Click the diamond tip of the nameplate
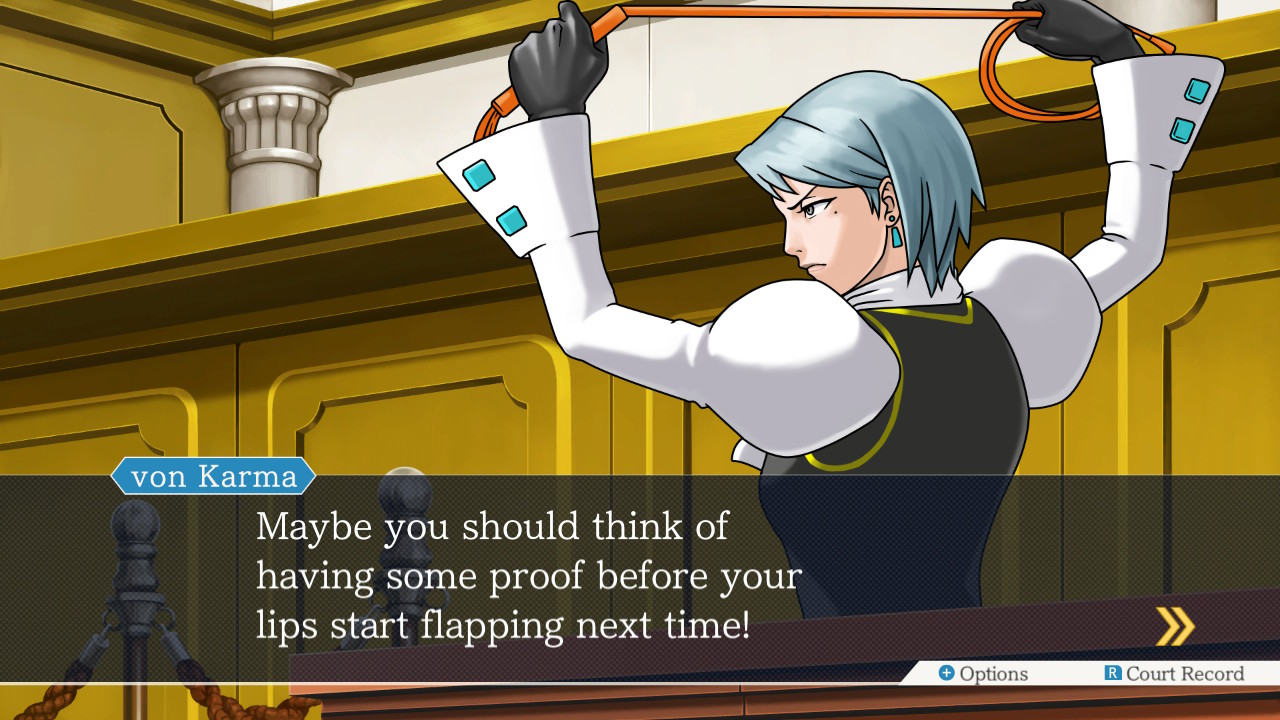This screenshot has height=720, width=1280. (312, 478)
